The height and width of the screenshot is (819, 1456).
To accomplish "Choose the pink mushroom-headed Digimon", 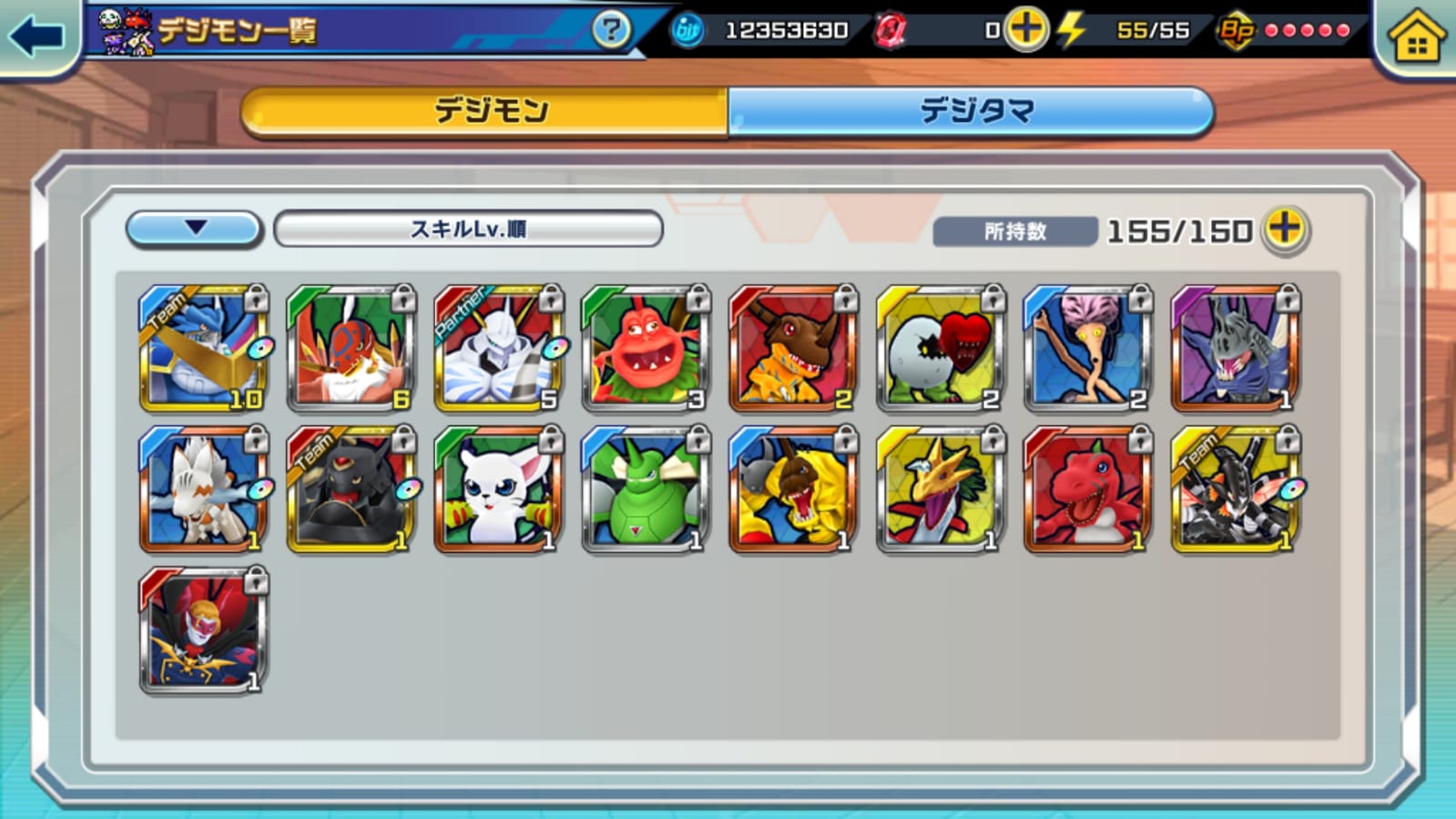I will click(1087, 349).
